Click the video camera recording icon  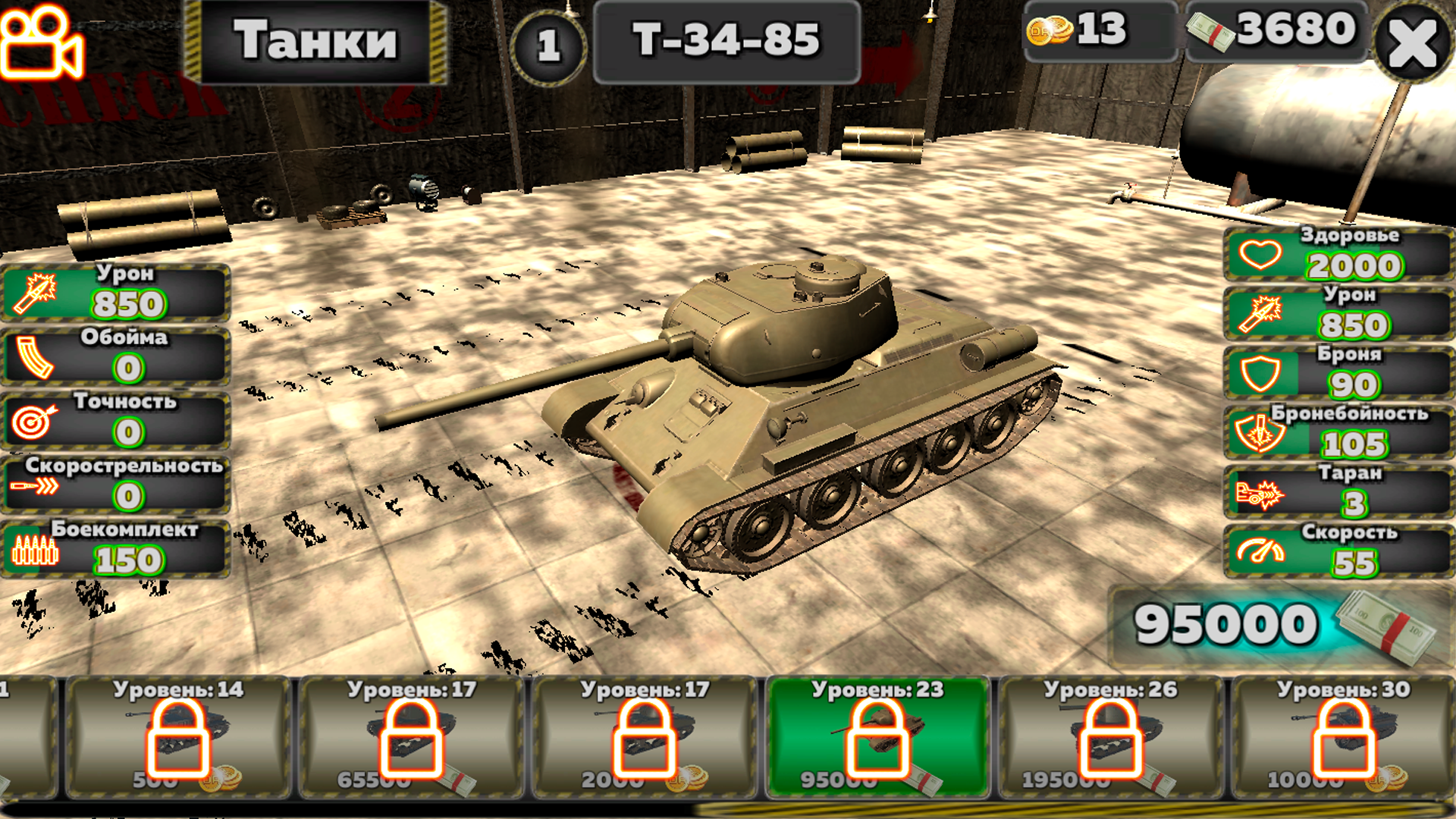coord(42,42)
